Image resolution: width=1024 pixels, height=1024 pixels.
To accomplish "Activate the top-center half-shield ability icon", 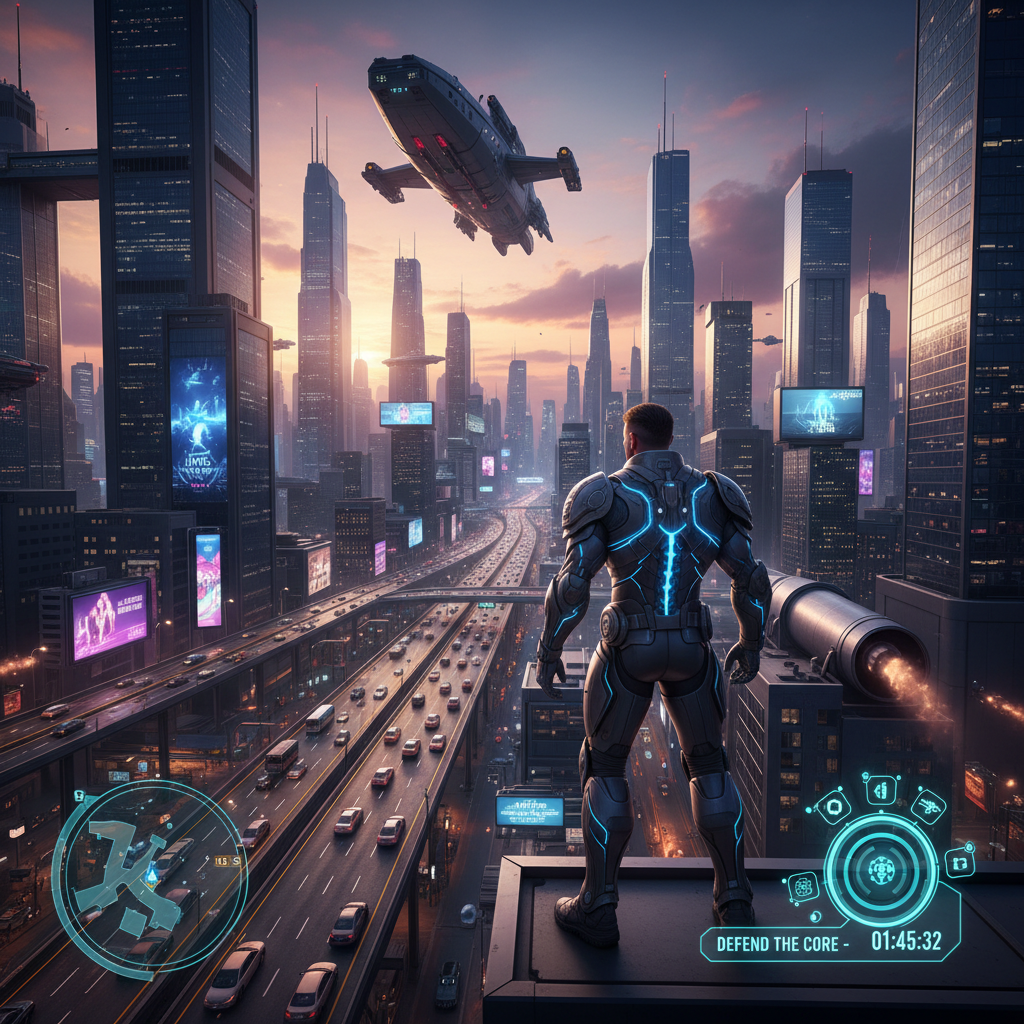I will (881, 790).
